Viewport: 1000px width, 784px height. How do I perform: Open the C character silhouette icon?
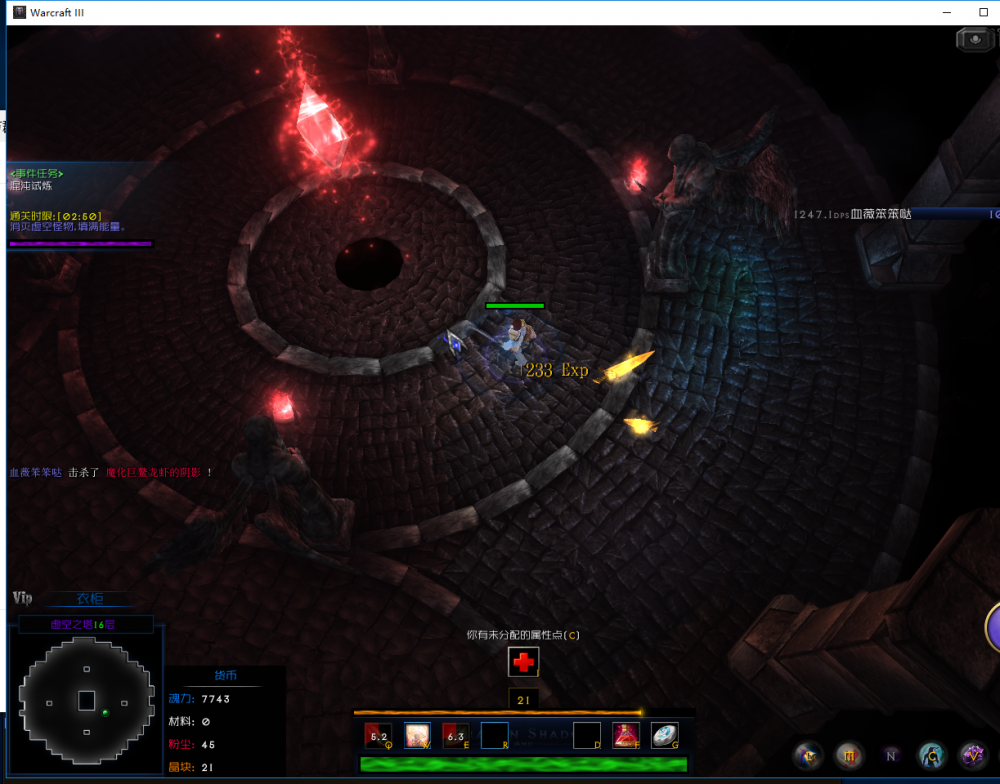pyautogui.click(x=932, y=755)
